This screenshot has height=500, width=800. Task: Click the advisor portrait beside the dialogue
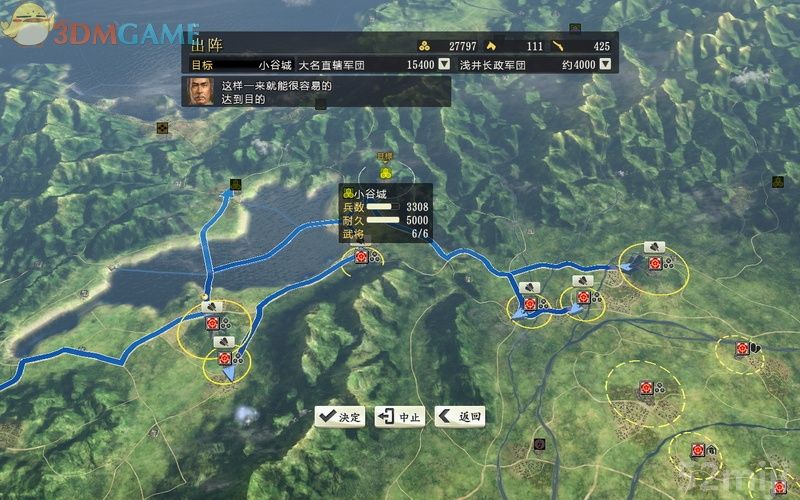(x=200, y=92)
